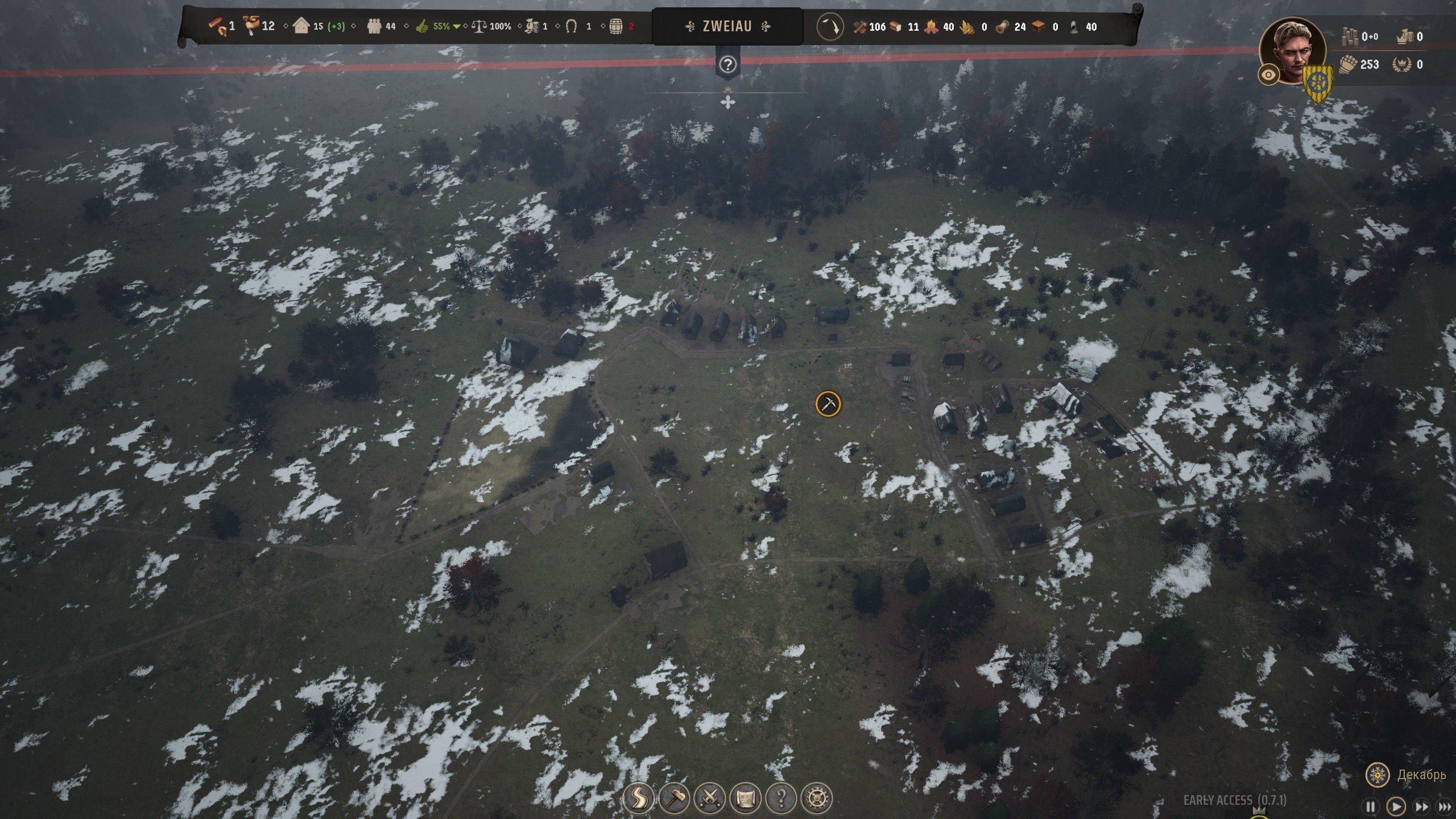Set game speed to normal play

pyautogui.click(x=1396, y=806)
